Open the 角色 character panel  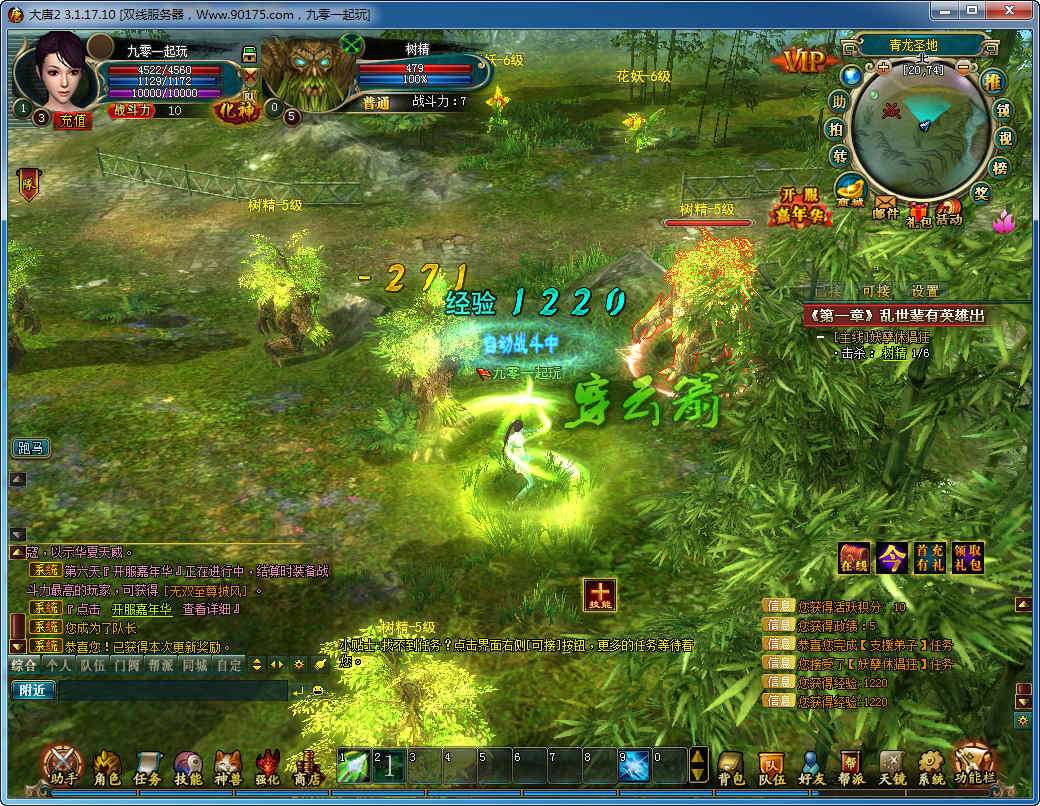106,765
